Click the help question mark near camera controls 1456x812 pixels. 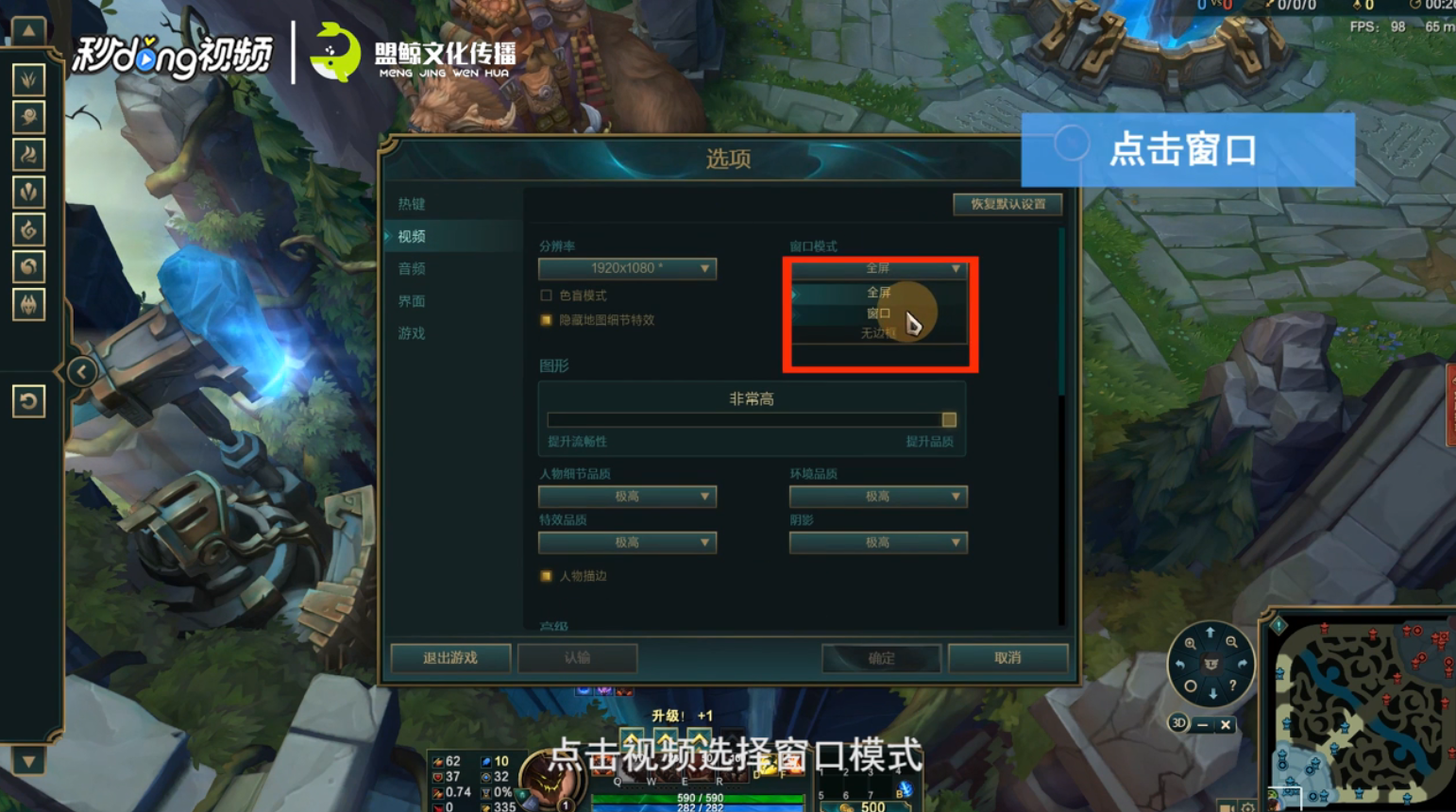point(1232,685)
